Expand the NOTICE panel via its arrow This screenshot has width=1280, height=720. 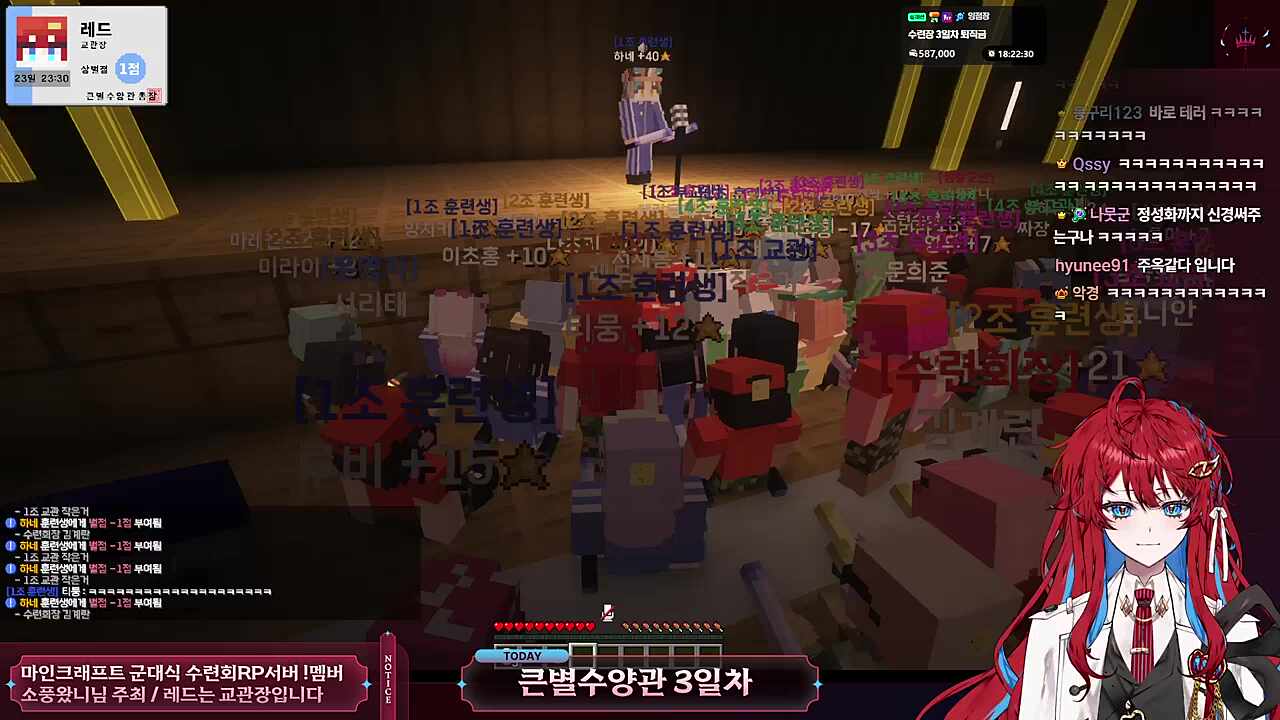click(x=389, y=633)
